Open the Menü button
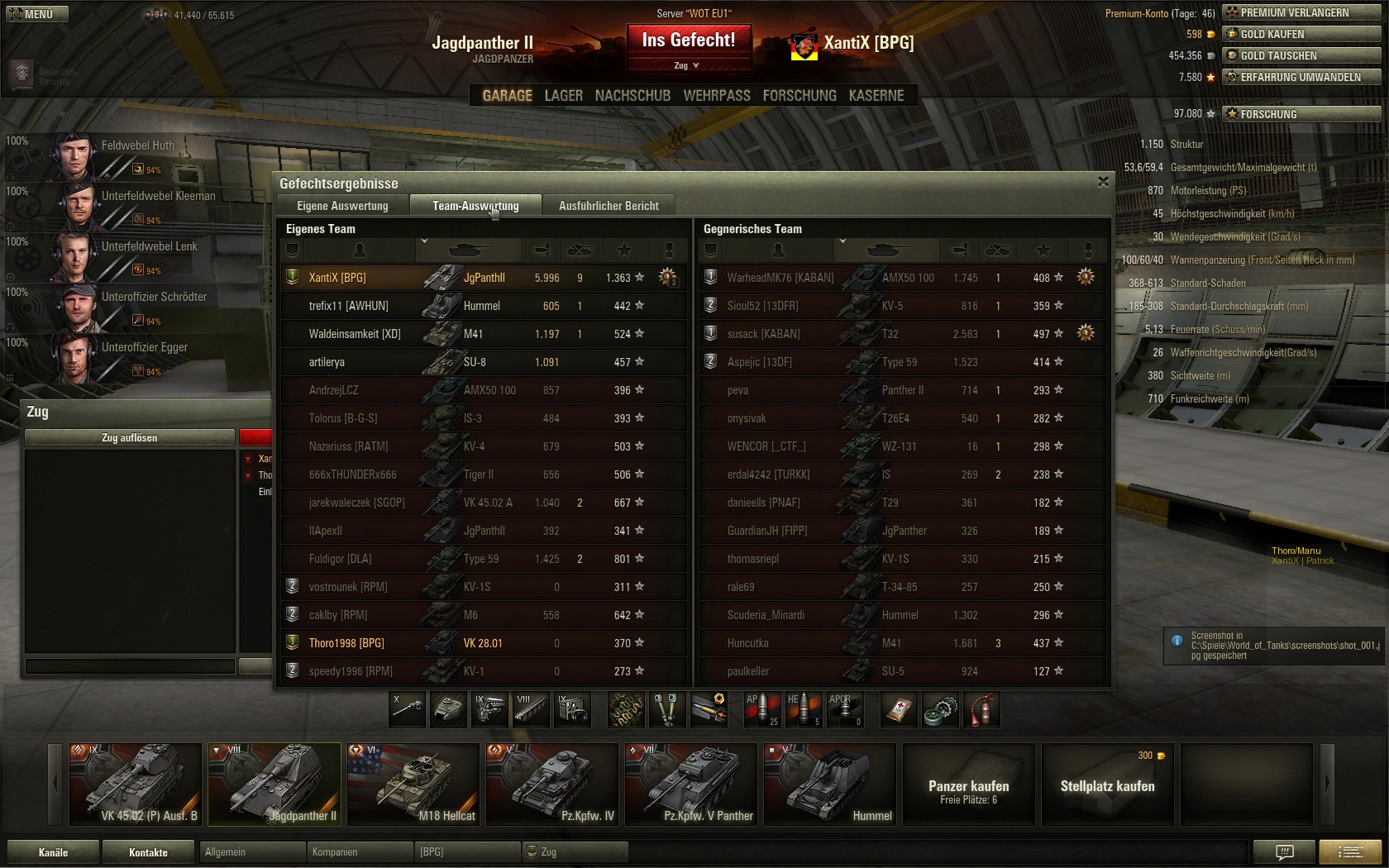 point(37,14)
